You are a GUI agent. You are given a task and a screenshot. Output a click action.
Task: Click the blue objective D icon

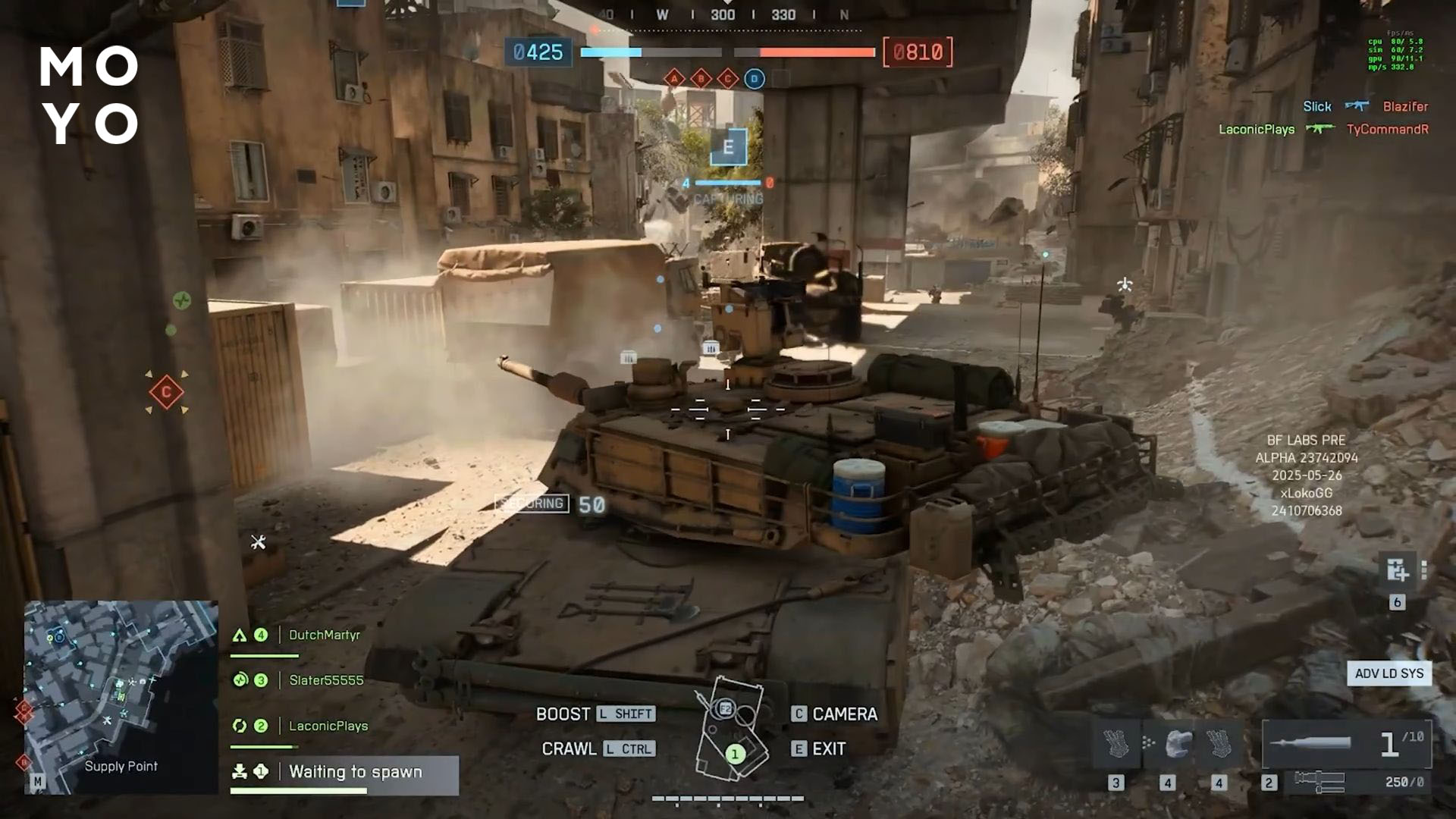754,78
